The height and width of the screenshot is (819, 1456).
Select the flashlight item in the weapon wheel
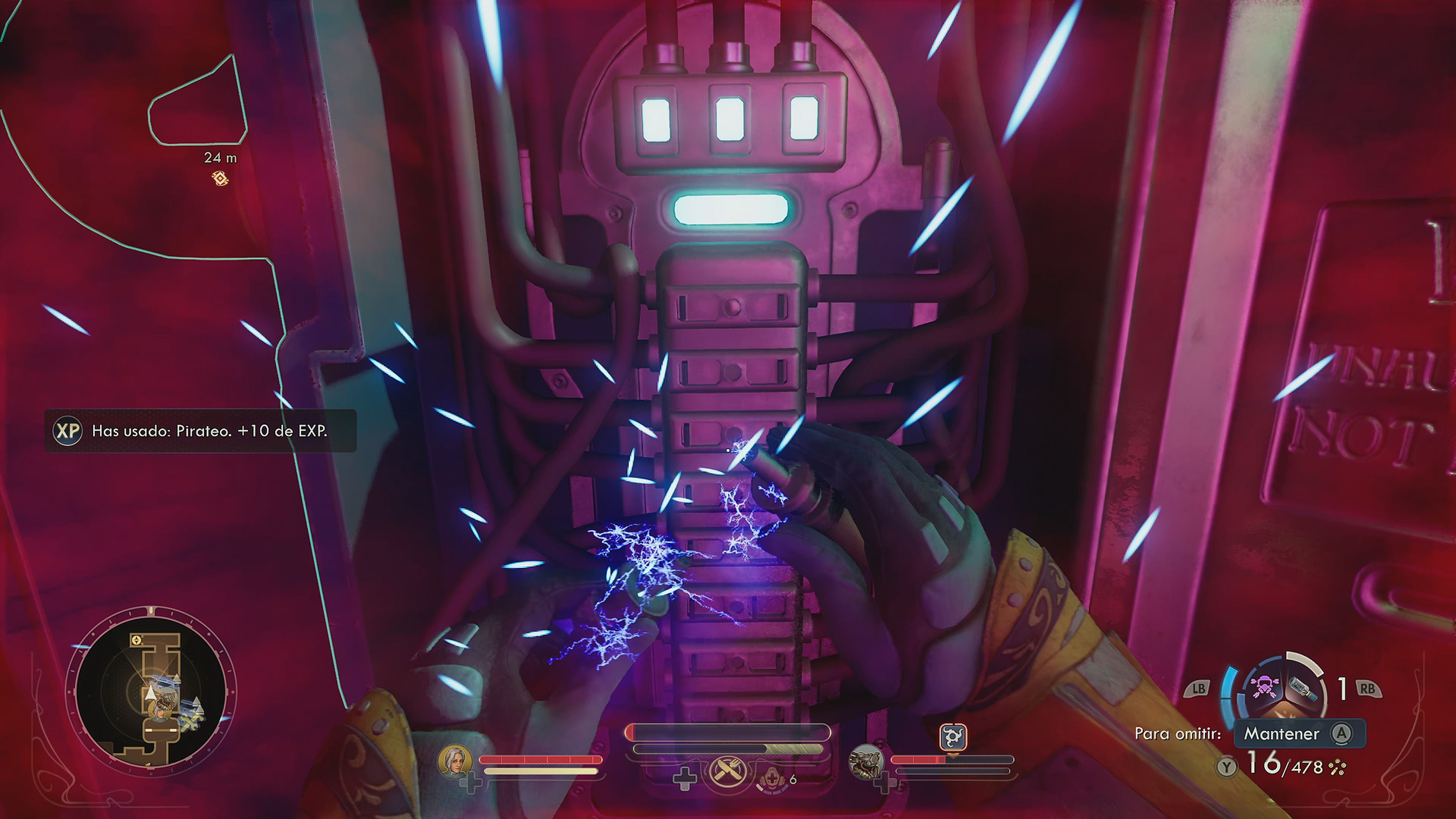click(x=1302, y=689)
